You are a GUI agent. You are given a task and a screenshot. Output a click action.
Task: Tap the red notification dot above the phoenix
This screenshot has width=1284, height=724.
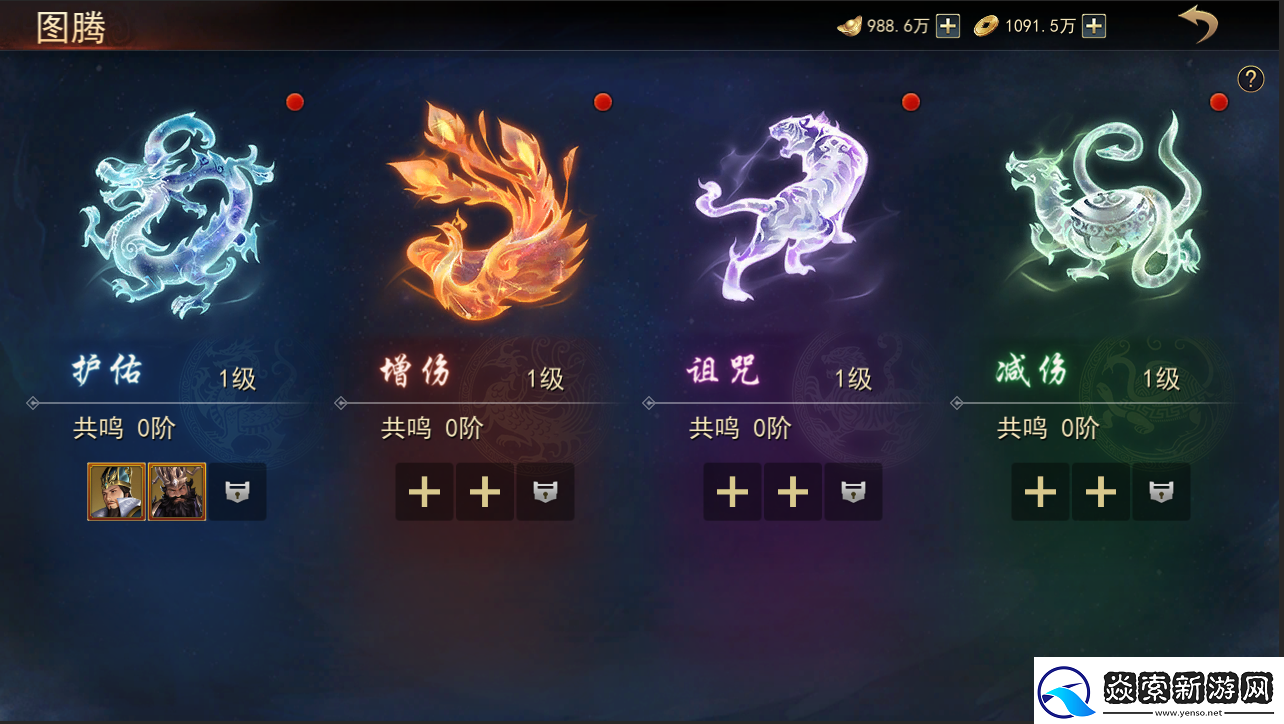pos(602,101)
